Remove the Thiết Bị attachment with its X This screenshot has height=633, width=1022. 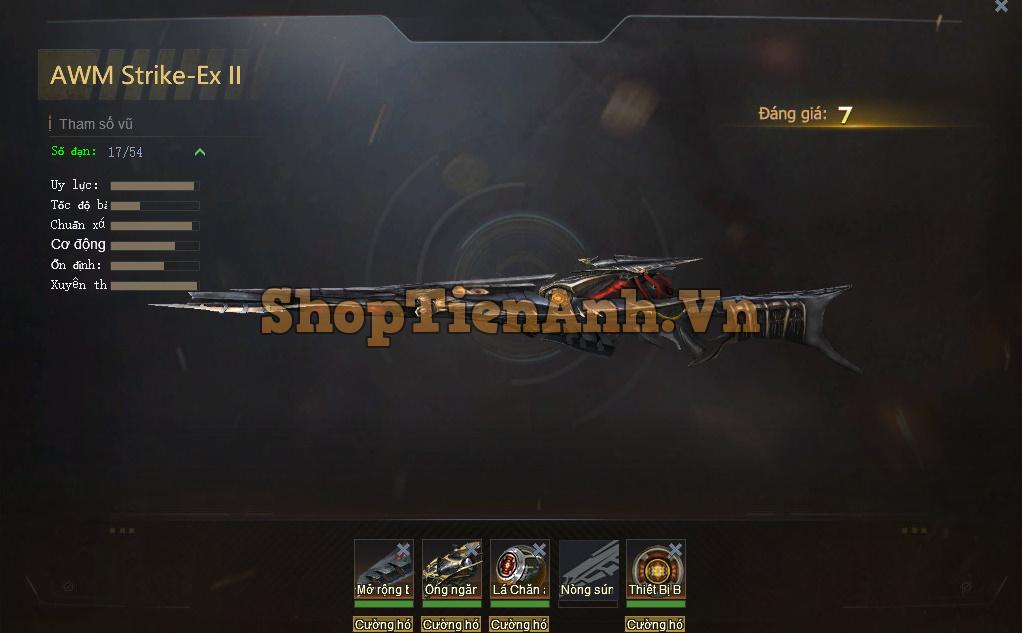675,549
